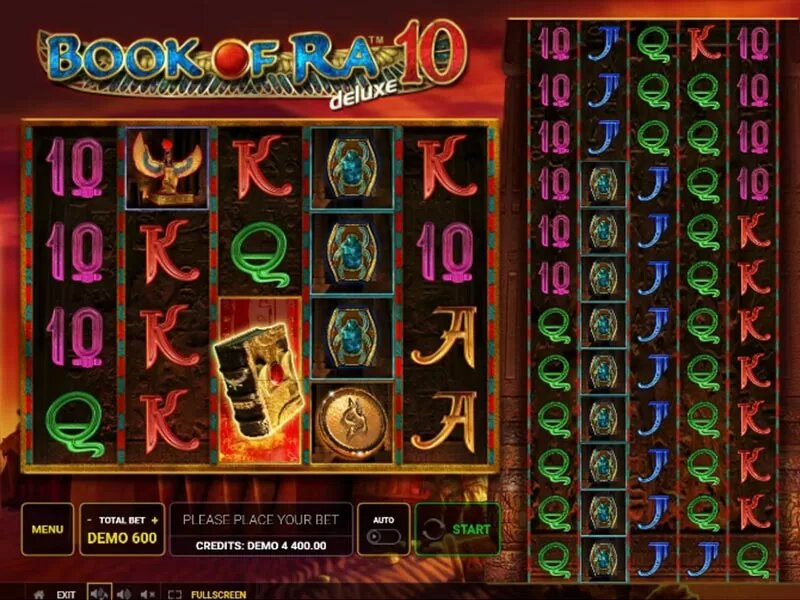The image size is (800, 600).
Task: Decrease total bet with the minus sign
Action: point(90,520)
